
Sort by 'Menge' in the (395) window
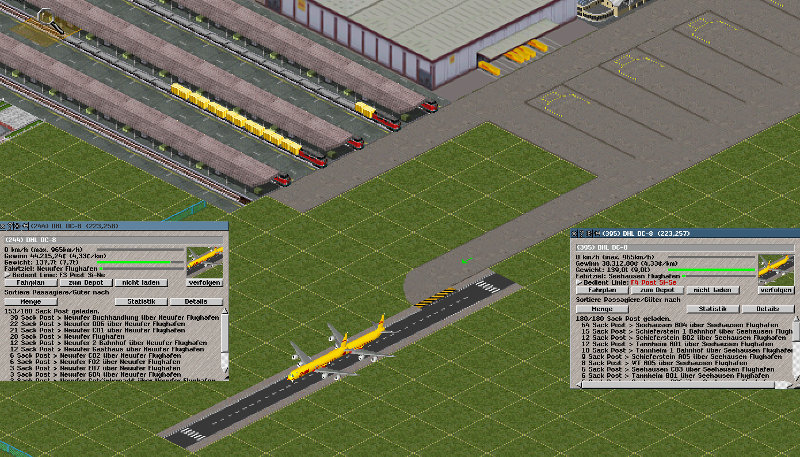(x=601, y=309)
